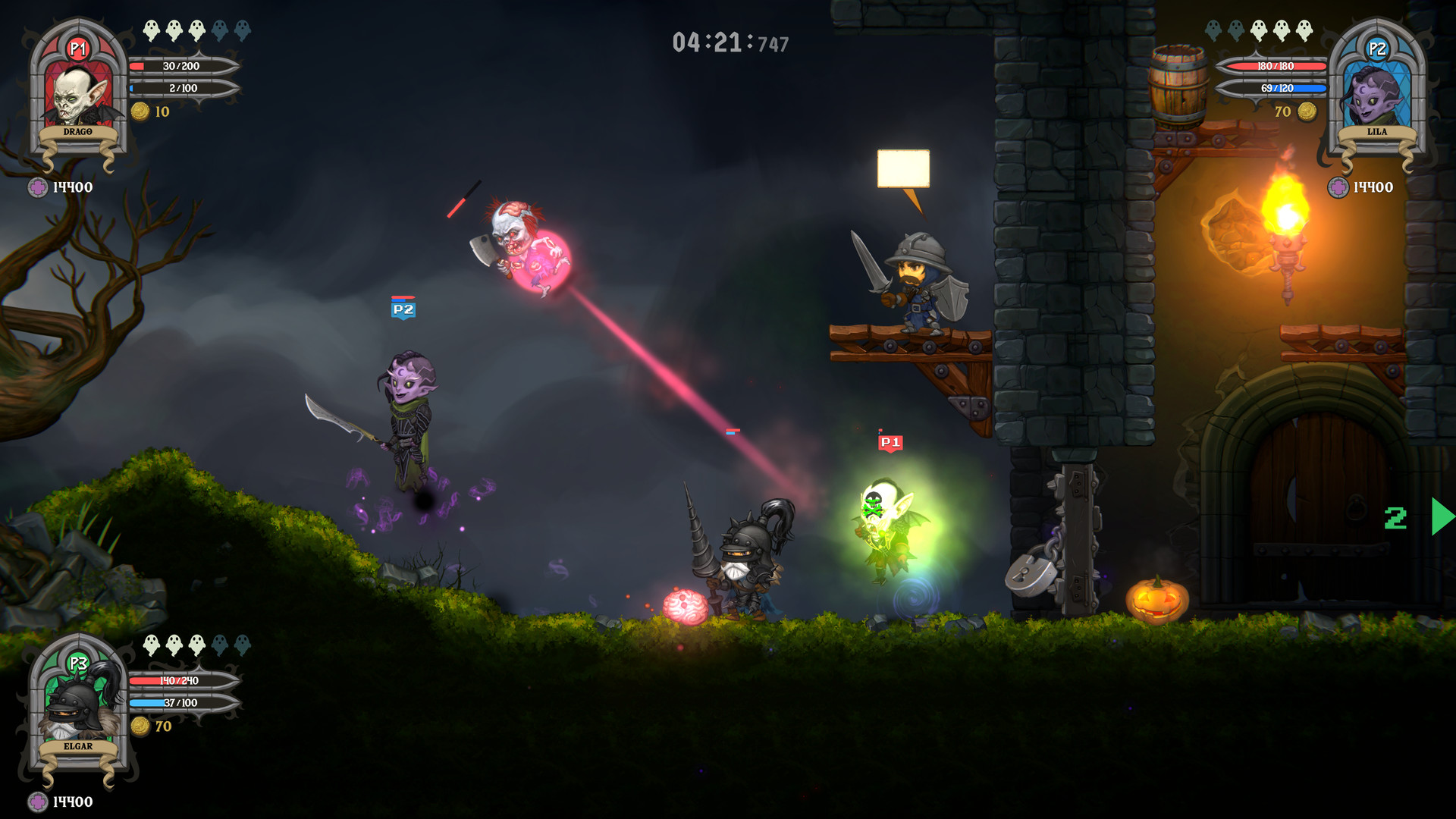1456x819 pixels.
Task: Click Elgar's gold coin icon
Action: (x=140, y=726)
